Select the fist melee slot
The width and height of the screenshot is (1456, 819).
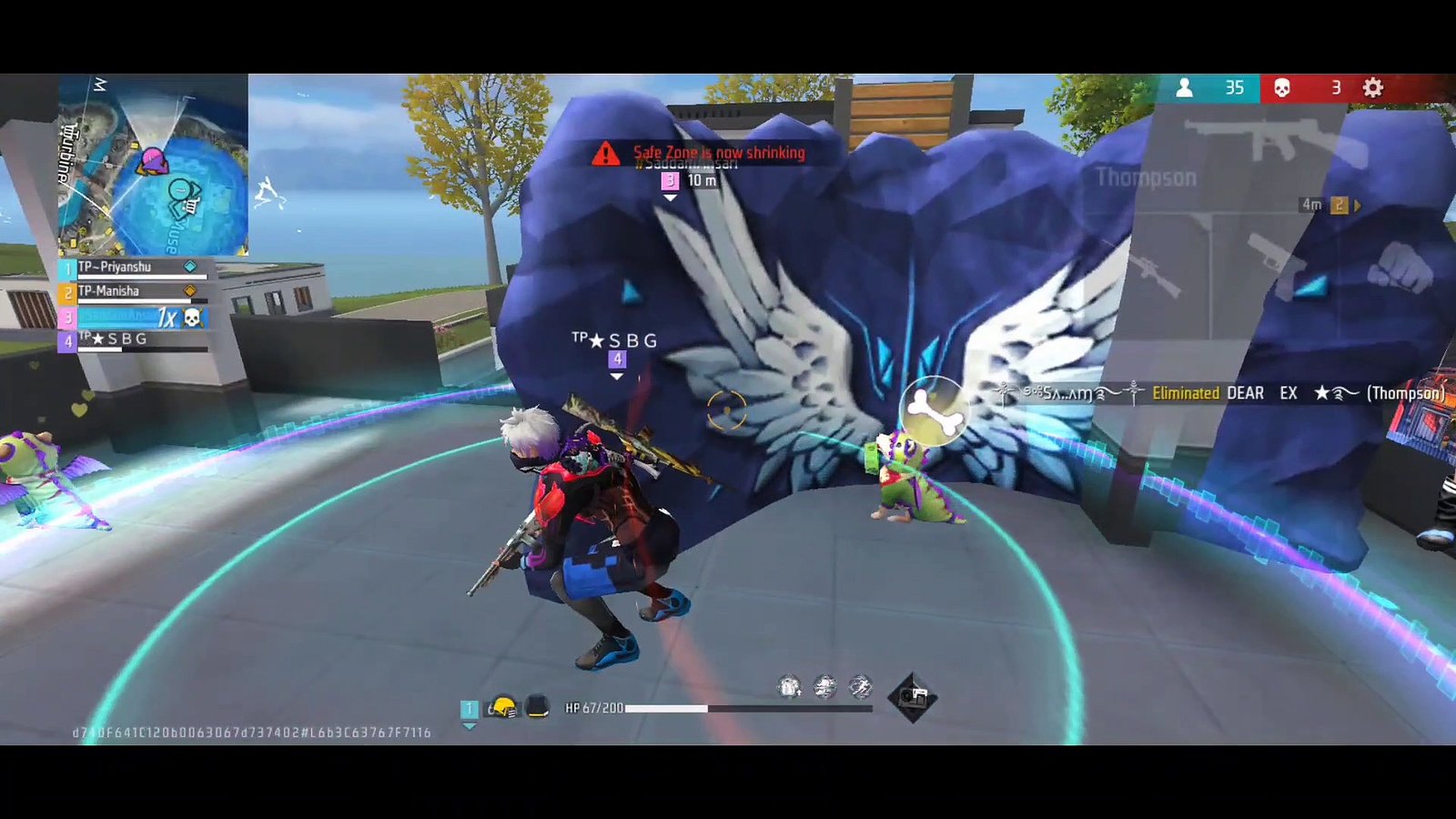click(x=1401, y=268)
